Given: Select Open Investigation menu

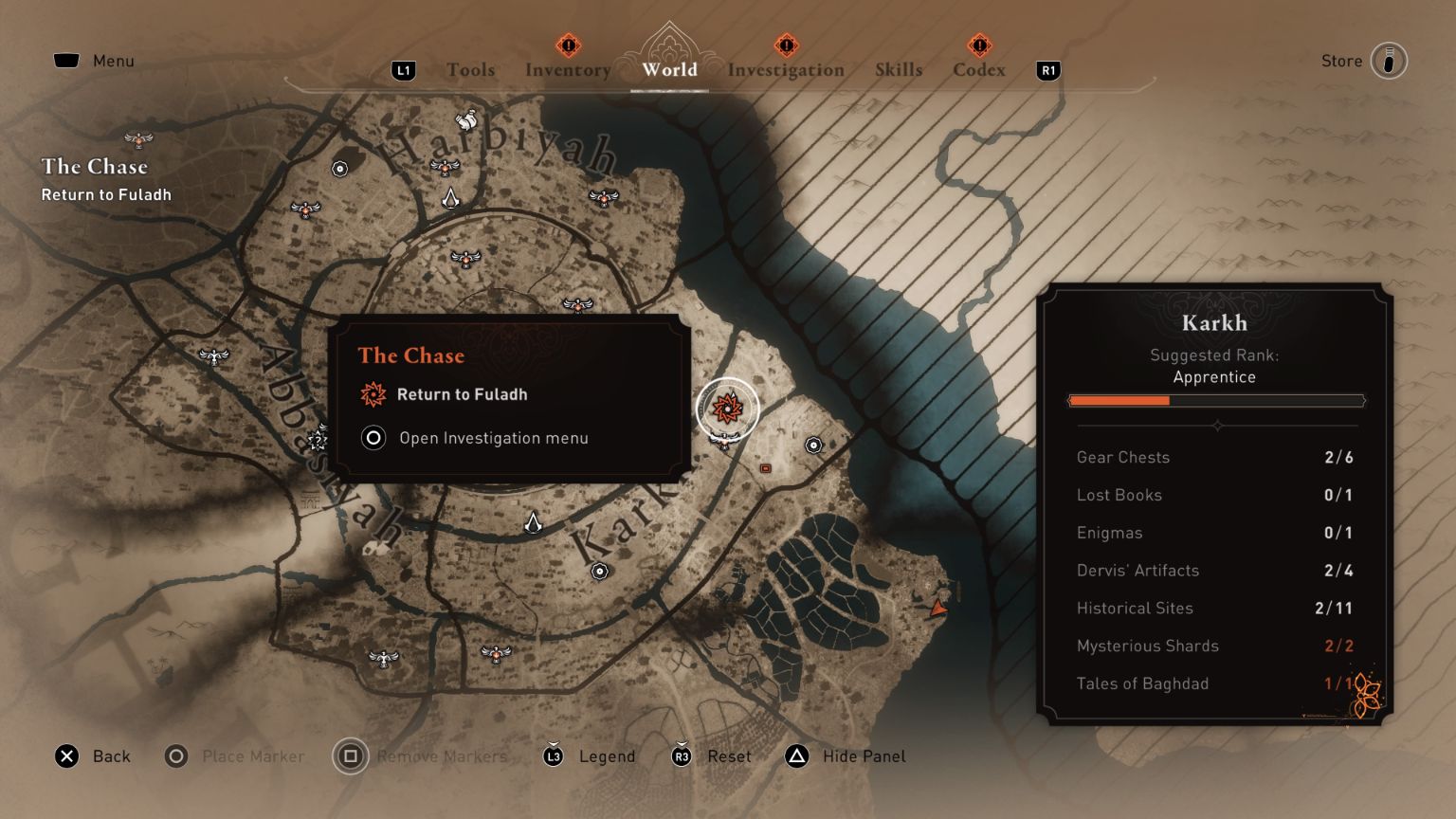Looking at the screenshot, I should (495, 438).
